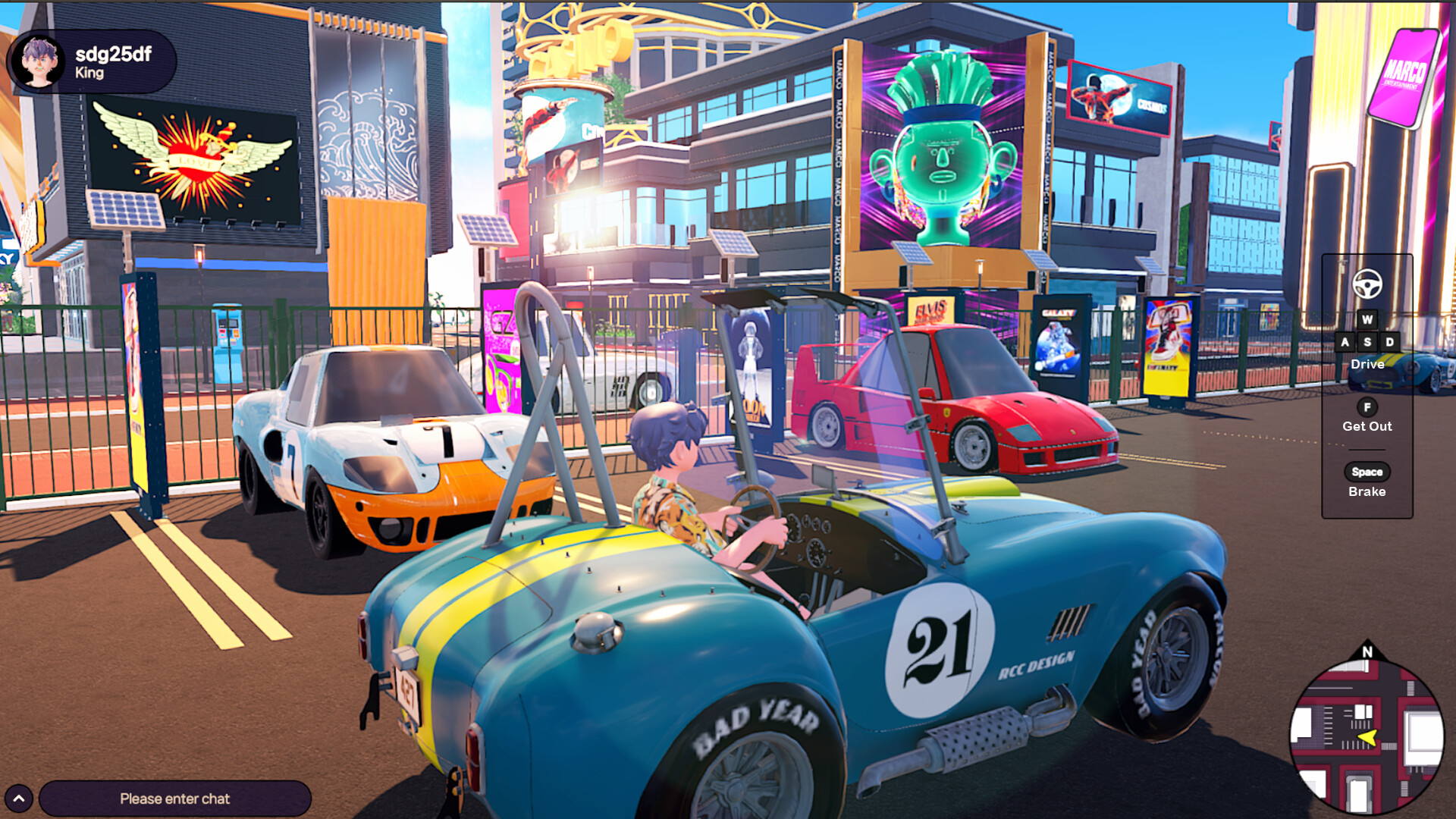Select the W key icon in the Drive controls
This screenshot has height=819, width=1456.
click(1367, 319)
